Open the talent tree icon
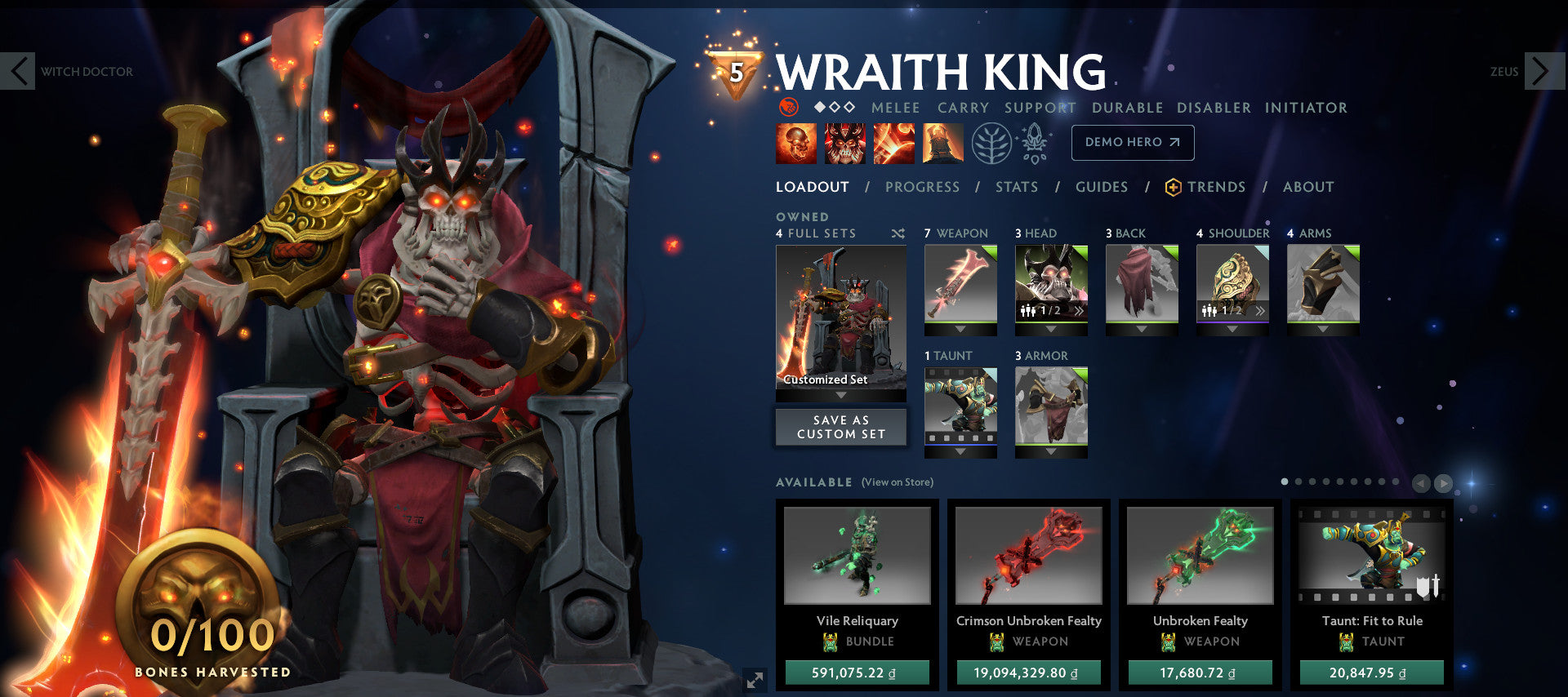The image size is (1568, 697). [x=991, y=142]
